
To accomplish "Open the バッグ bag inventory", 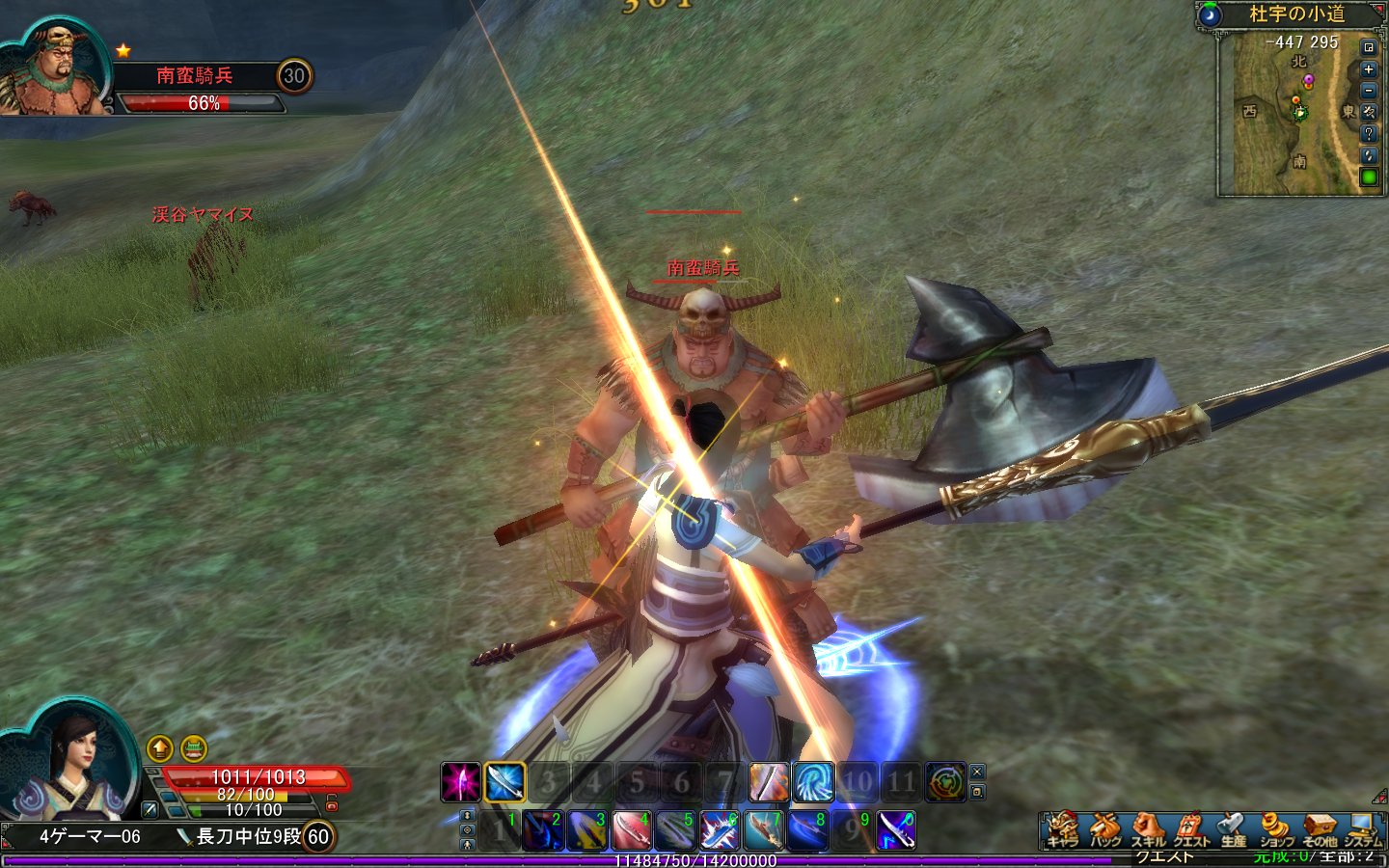I will [x=1104, y=828].
